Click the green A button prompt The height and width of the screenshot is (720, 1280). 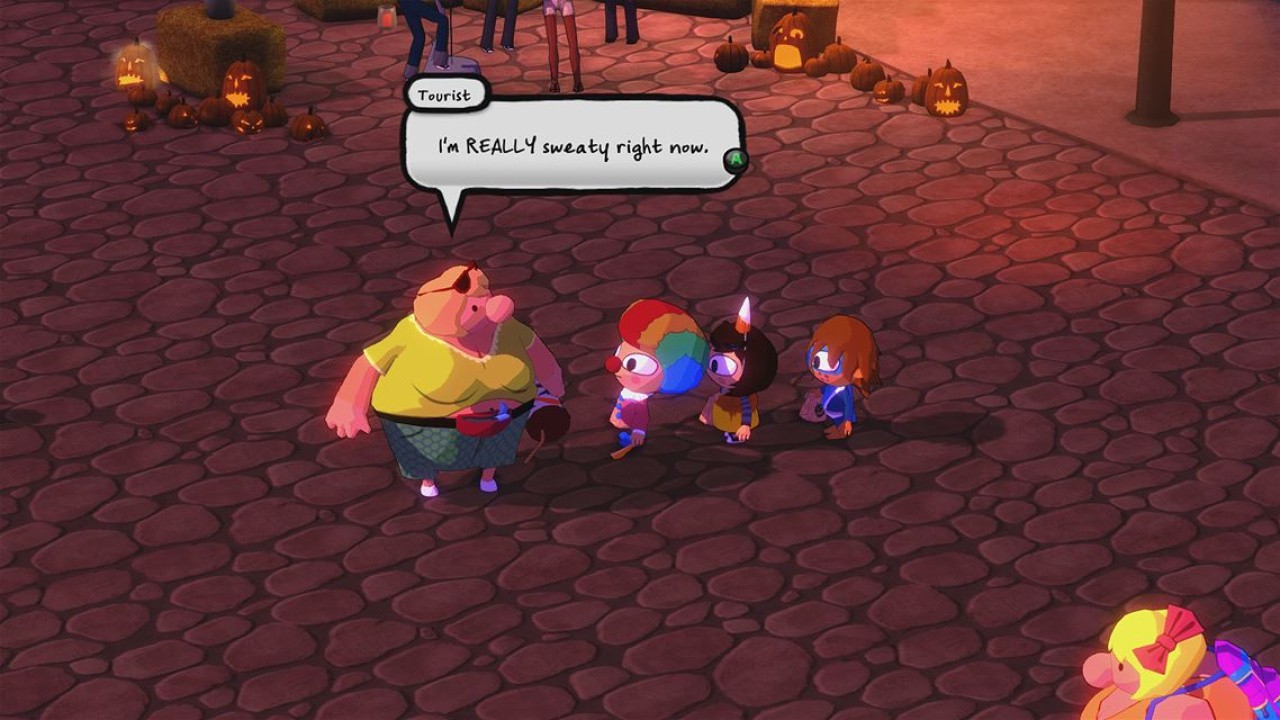pyautogui.click(x=735, y=158)
